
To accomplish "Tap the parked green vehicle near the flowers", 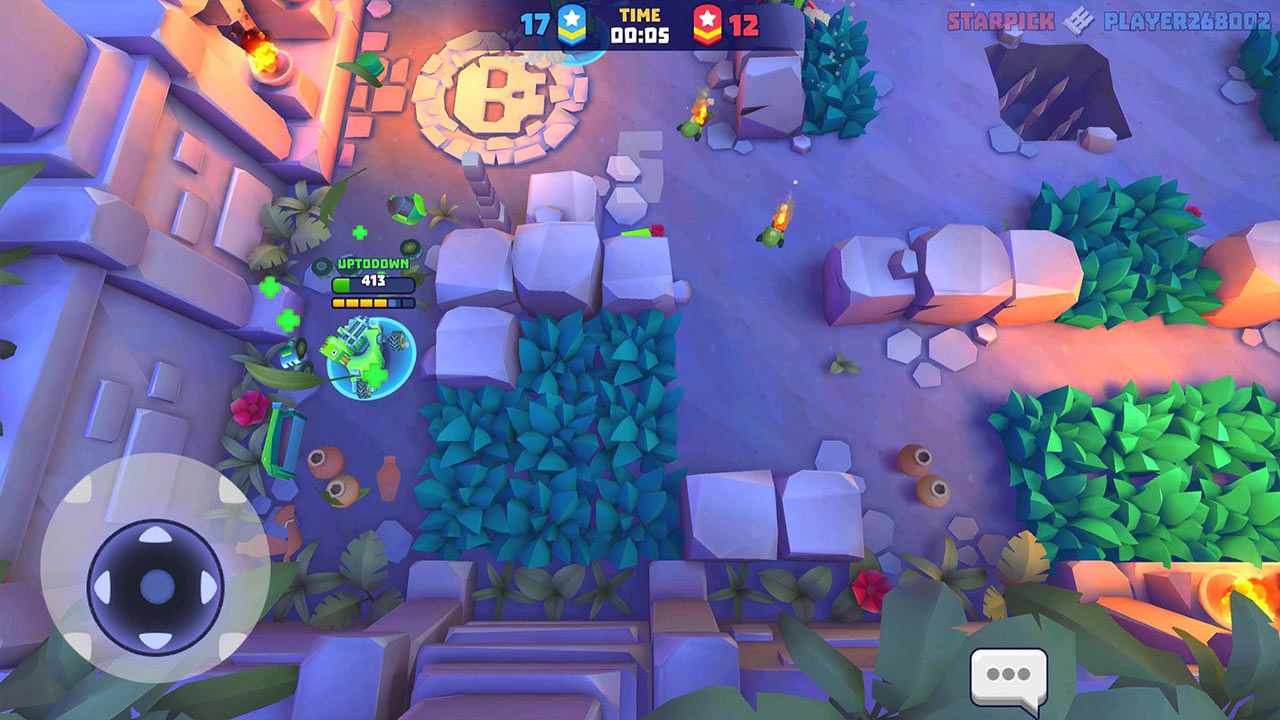I will pos(281,438).
